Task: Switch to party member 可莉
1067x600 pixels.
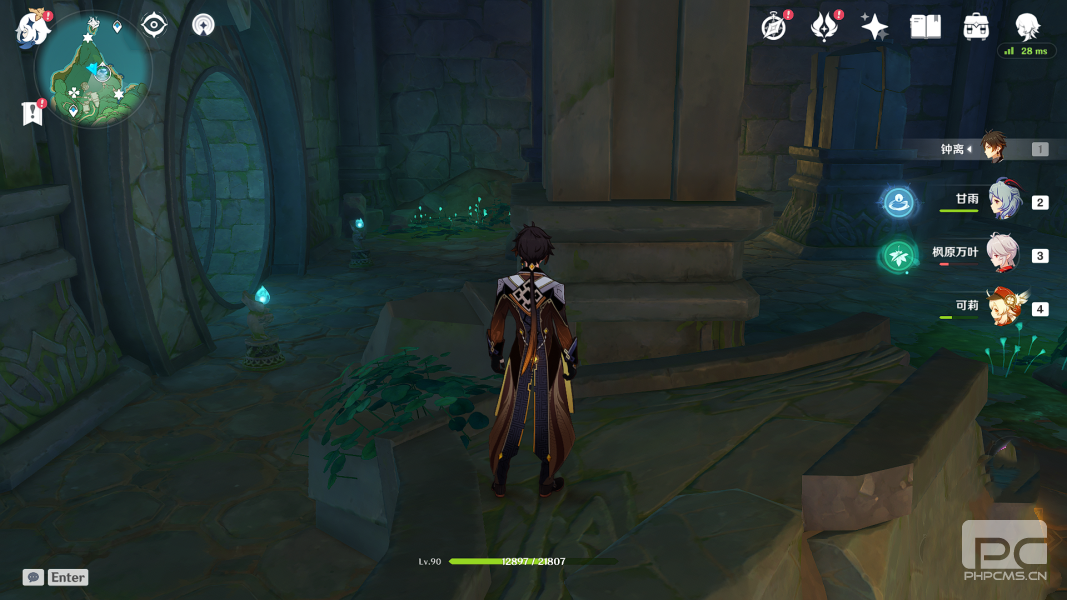Action: click(1003, 307)
